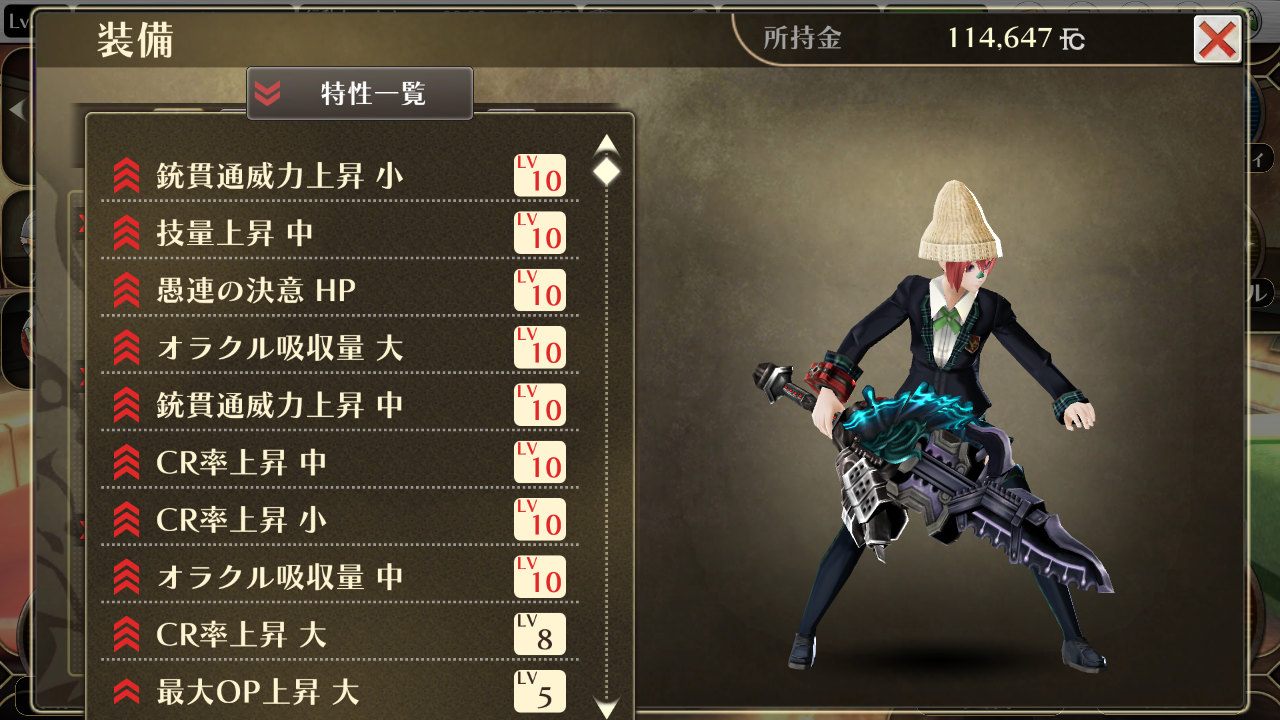Viewport: 1280px width, 720px height.
Task: Click the red chevron icon beside 銃貫通威力上昇 小
Action: (x=125, y=175)
